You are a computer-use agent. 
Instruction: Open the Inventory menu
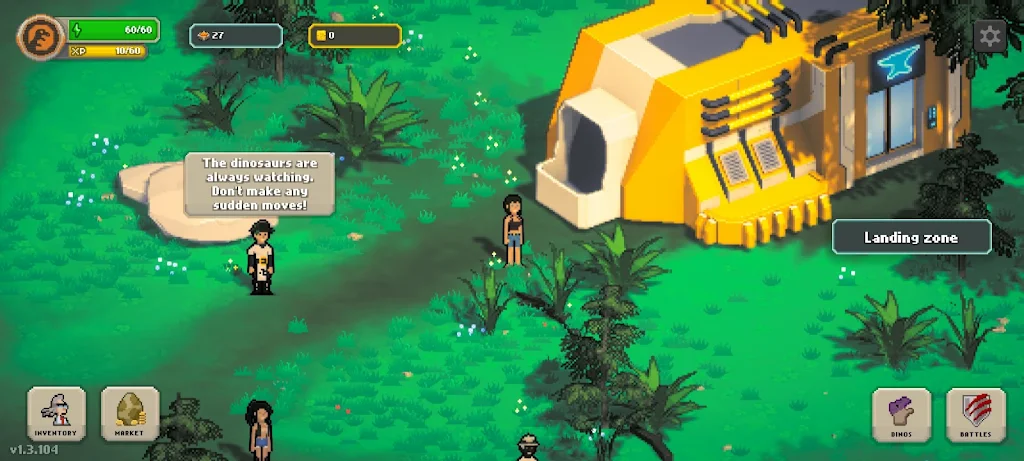pos(56,414)
